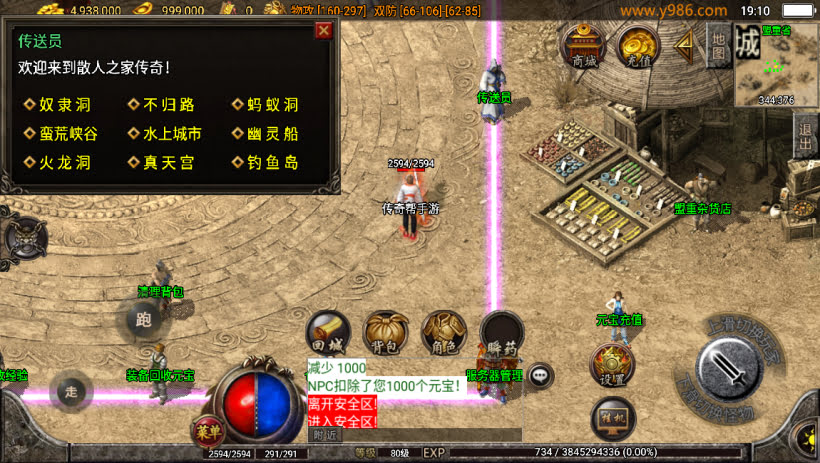Screen dimensions: 820x463
Task: Select 真天宫 in the teleporter list
Action: [168, 163]
